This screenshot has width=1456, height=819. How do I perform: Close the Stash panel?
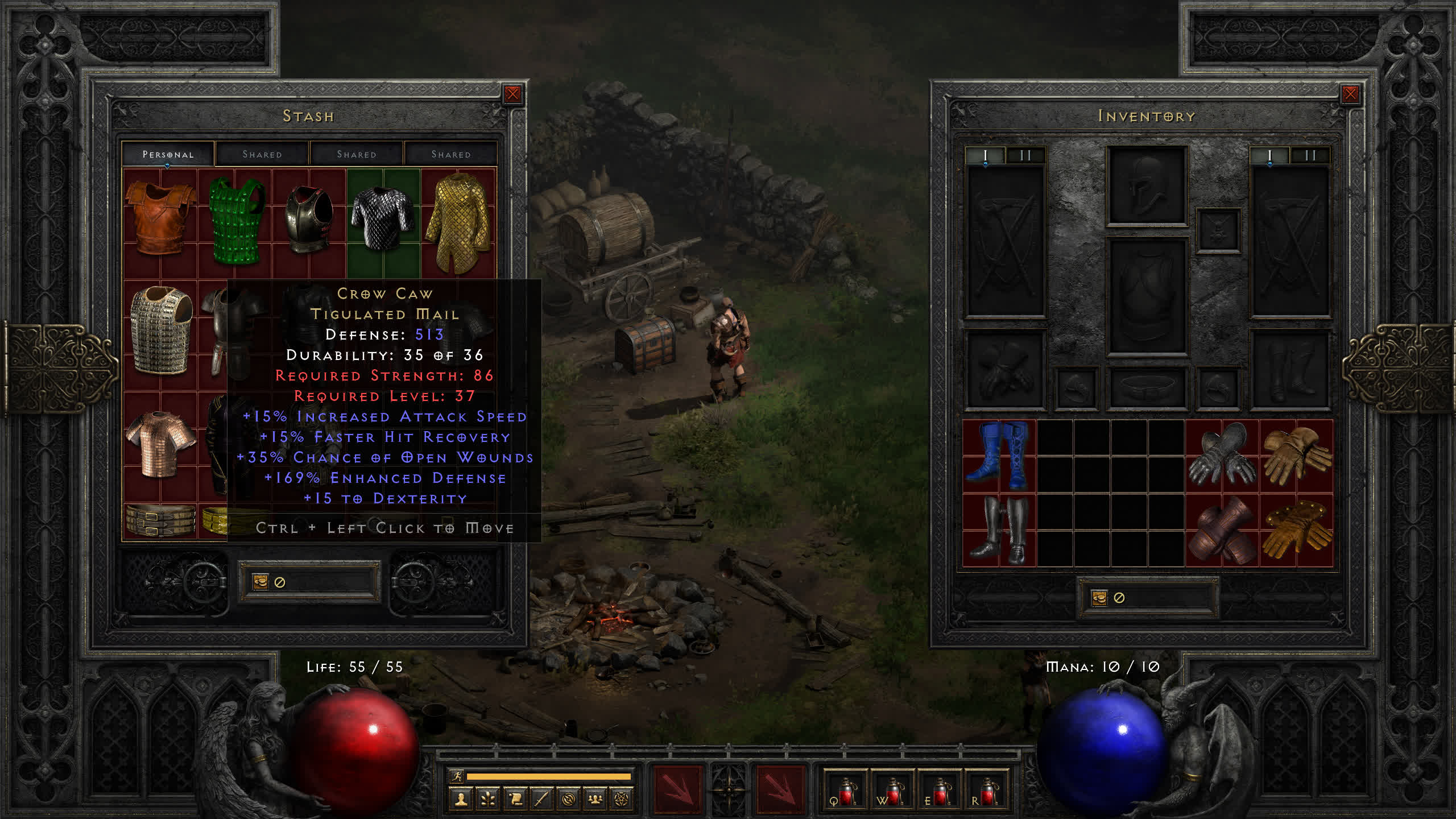pyautogui.click(x=512, y=94)
